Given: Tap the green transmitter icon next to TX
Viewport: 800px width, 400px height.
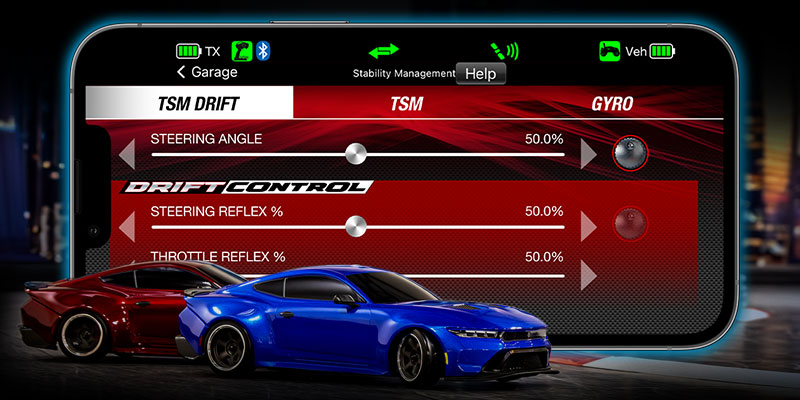Looking at the screenshot, I should click(241, 51).
